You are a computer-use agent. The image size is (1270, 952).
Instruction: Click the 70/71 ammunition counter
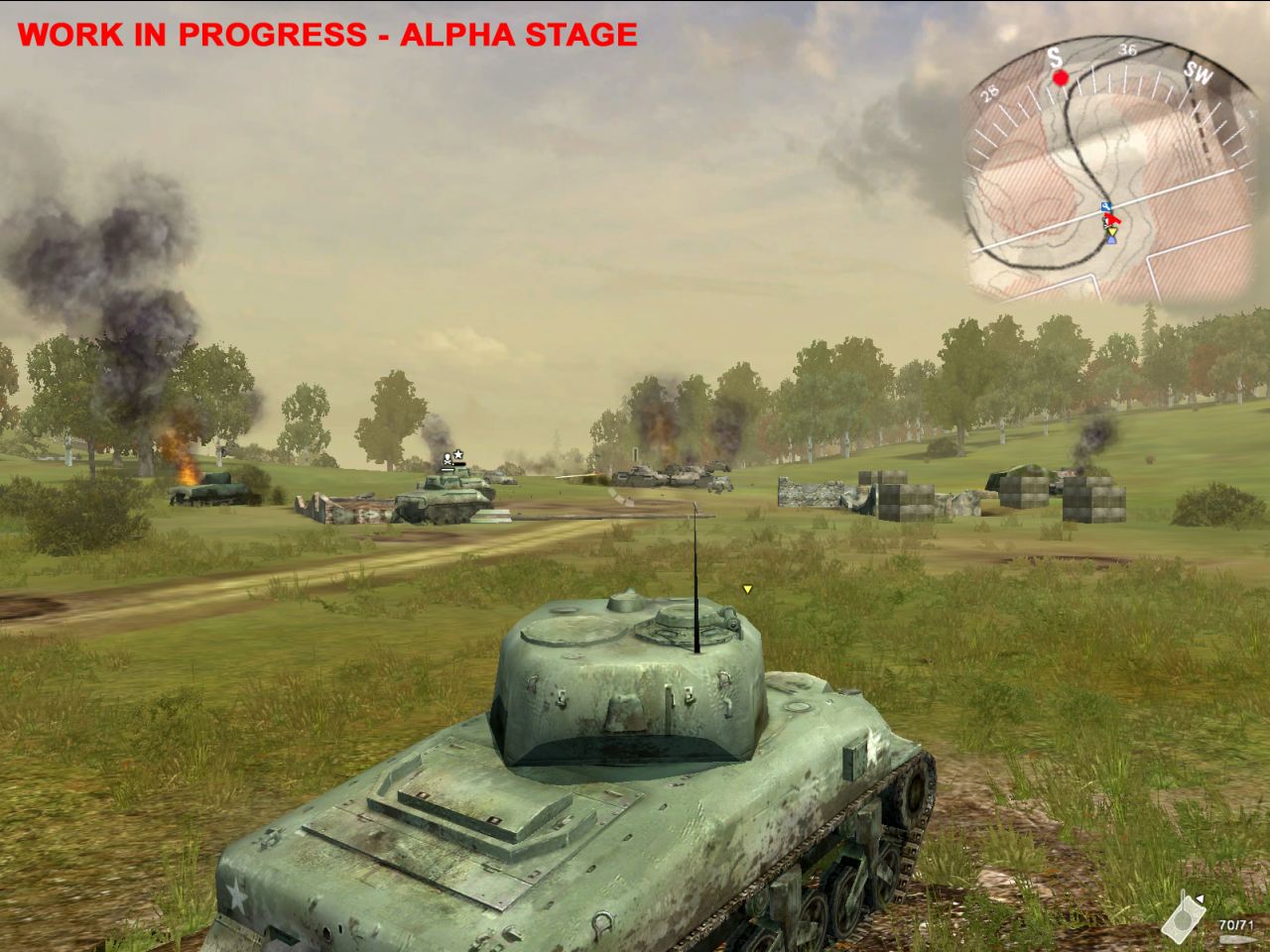(x=1236, y=924)
